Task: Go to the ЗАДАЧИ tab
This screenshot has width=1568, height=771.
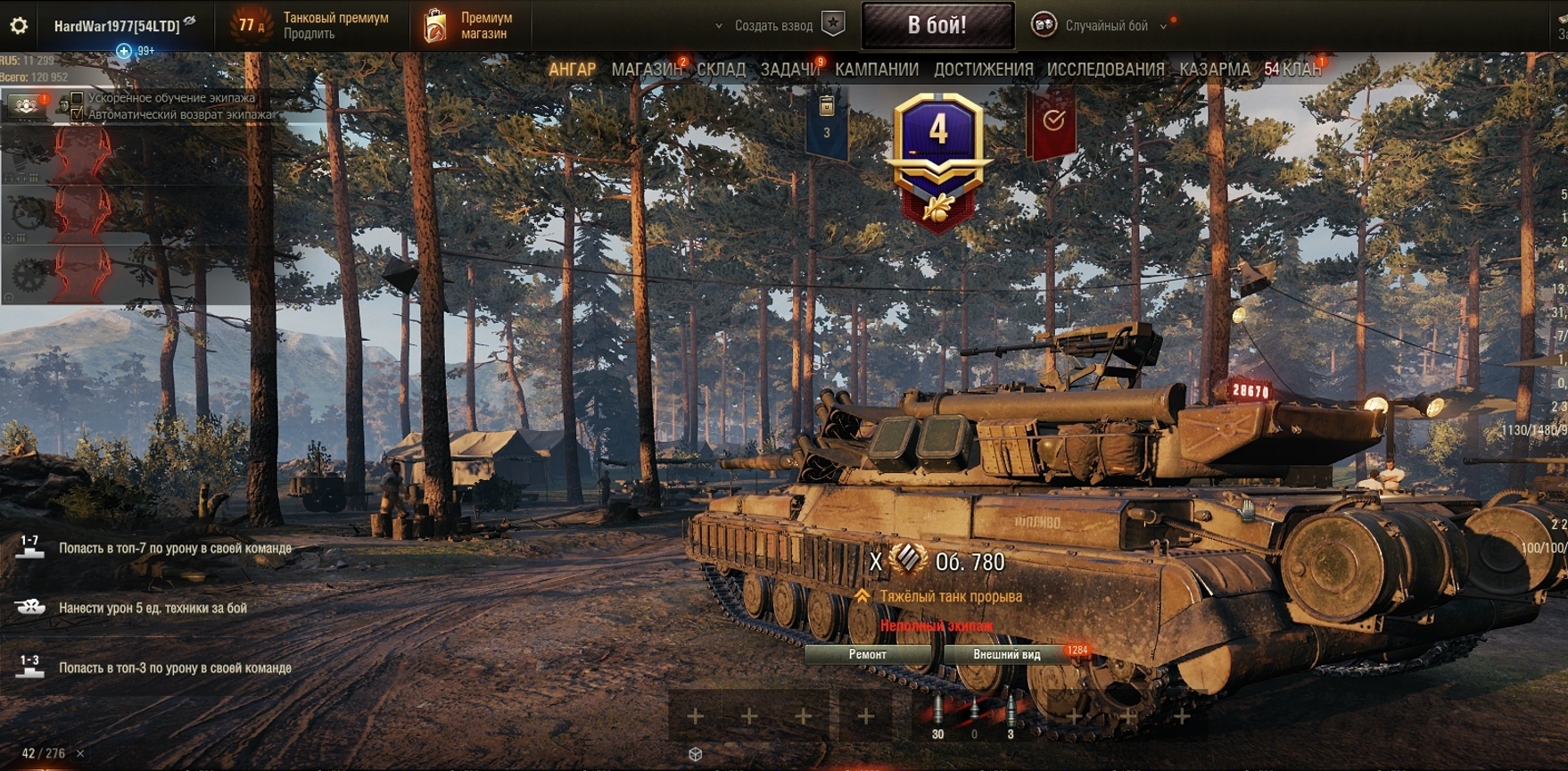Action: point(789,70)
